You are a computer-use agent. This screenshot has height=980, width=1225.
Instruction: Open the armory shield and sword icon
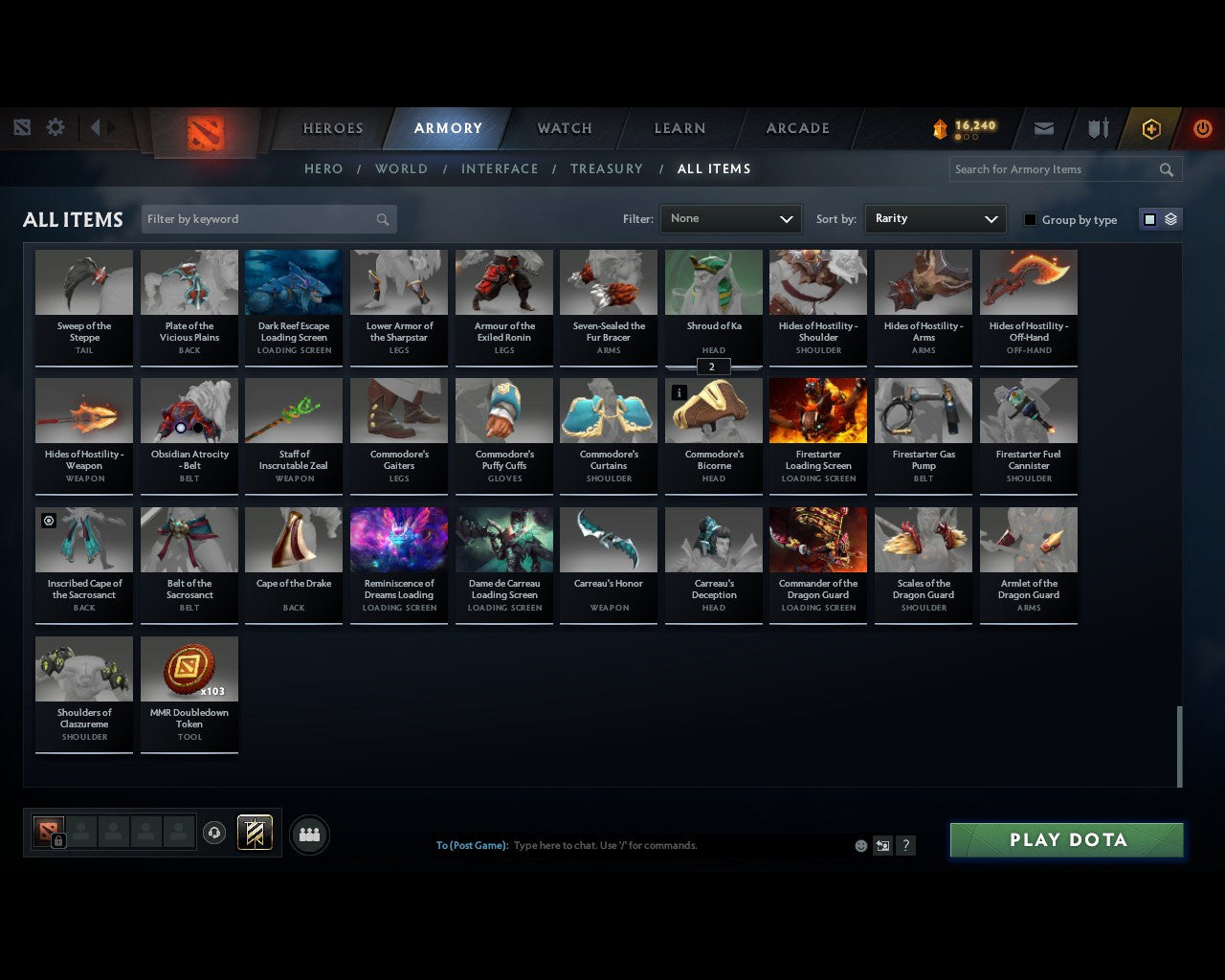(1097, 127)
